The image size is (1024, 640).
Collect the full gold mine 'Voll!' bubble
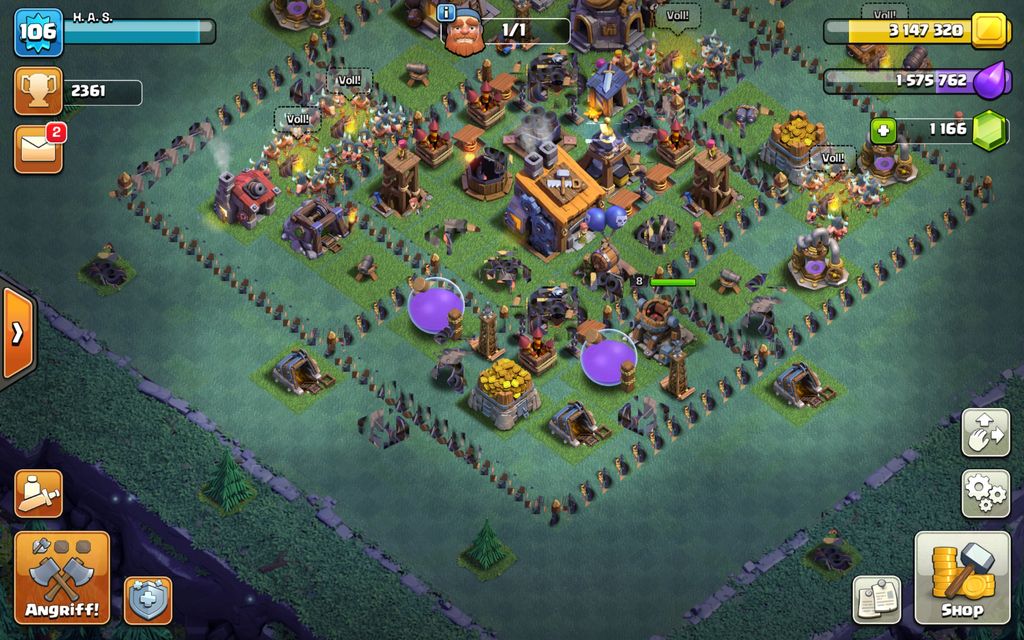(x=884, y=14)
